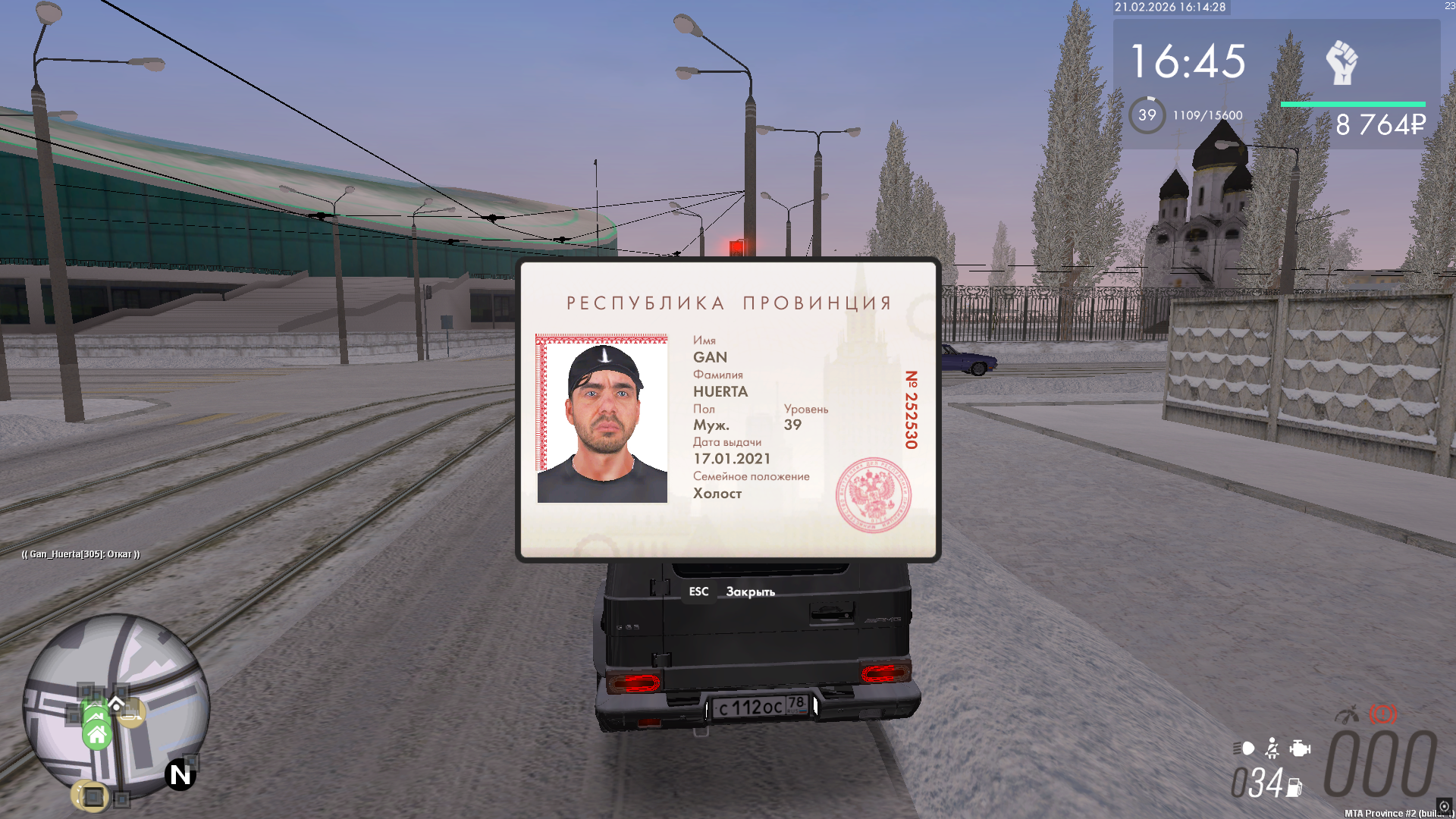1456x819 pixels.
Task: Click the raised fist icon
Action: coord(1341,62)
